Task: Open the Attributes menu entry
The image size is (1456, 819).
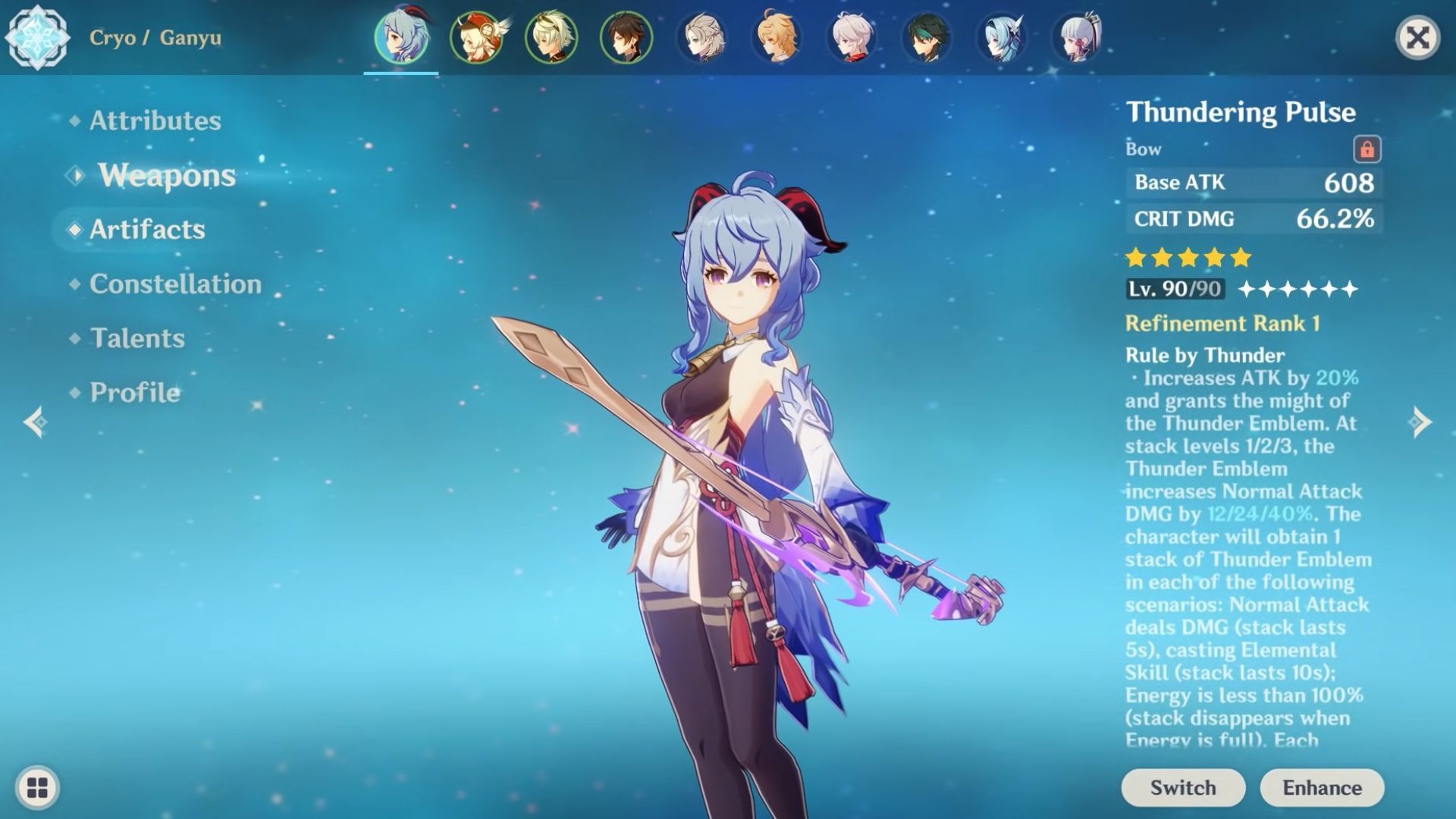Action: click(x=155, y=121)
